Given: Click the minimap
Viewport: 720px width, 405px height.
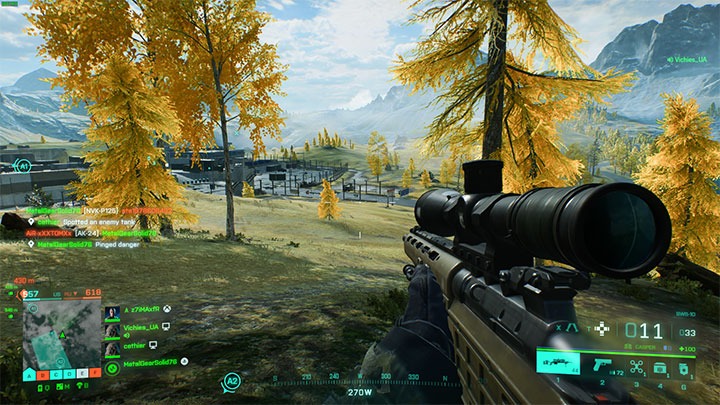Looking at the screenshot, I should [x=62, y=335].
